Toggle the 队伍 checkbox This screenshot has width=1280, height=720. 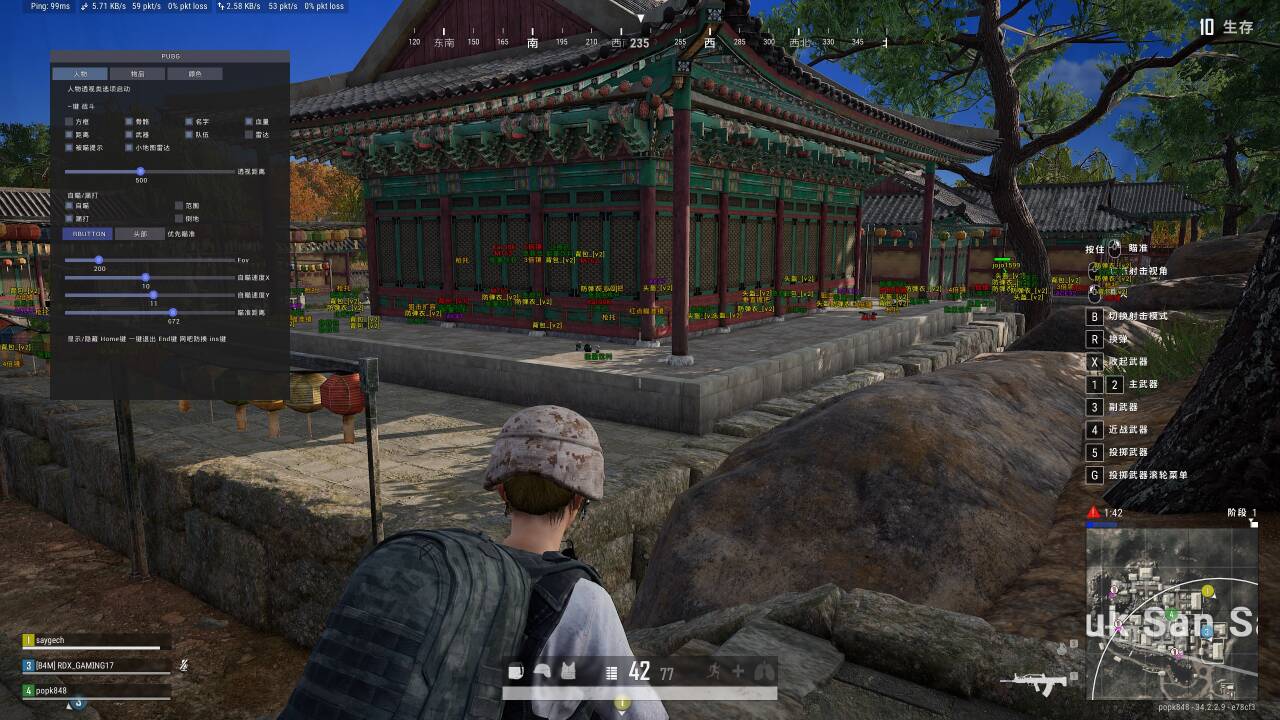[x=189, y=134]
